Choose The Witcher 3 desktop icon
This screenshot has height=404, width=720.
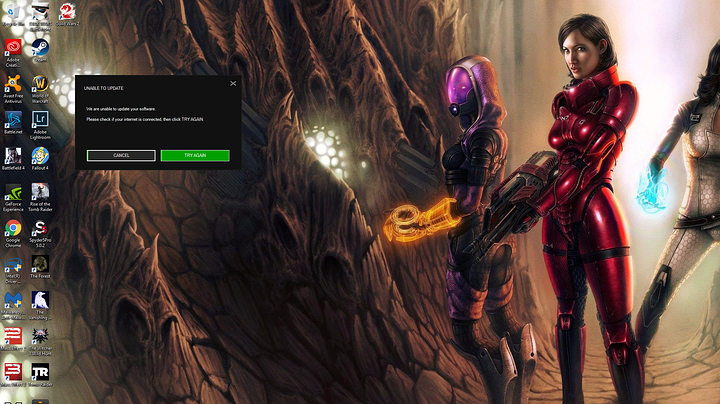pos(40,338)
